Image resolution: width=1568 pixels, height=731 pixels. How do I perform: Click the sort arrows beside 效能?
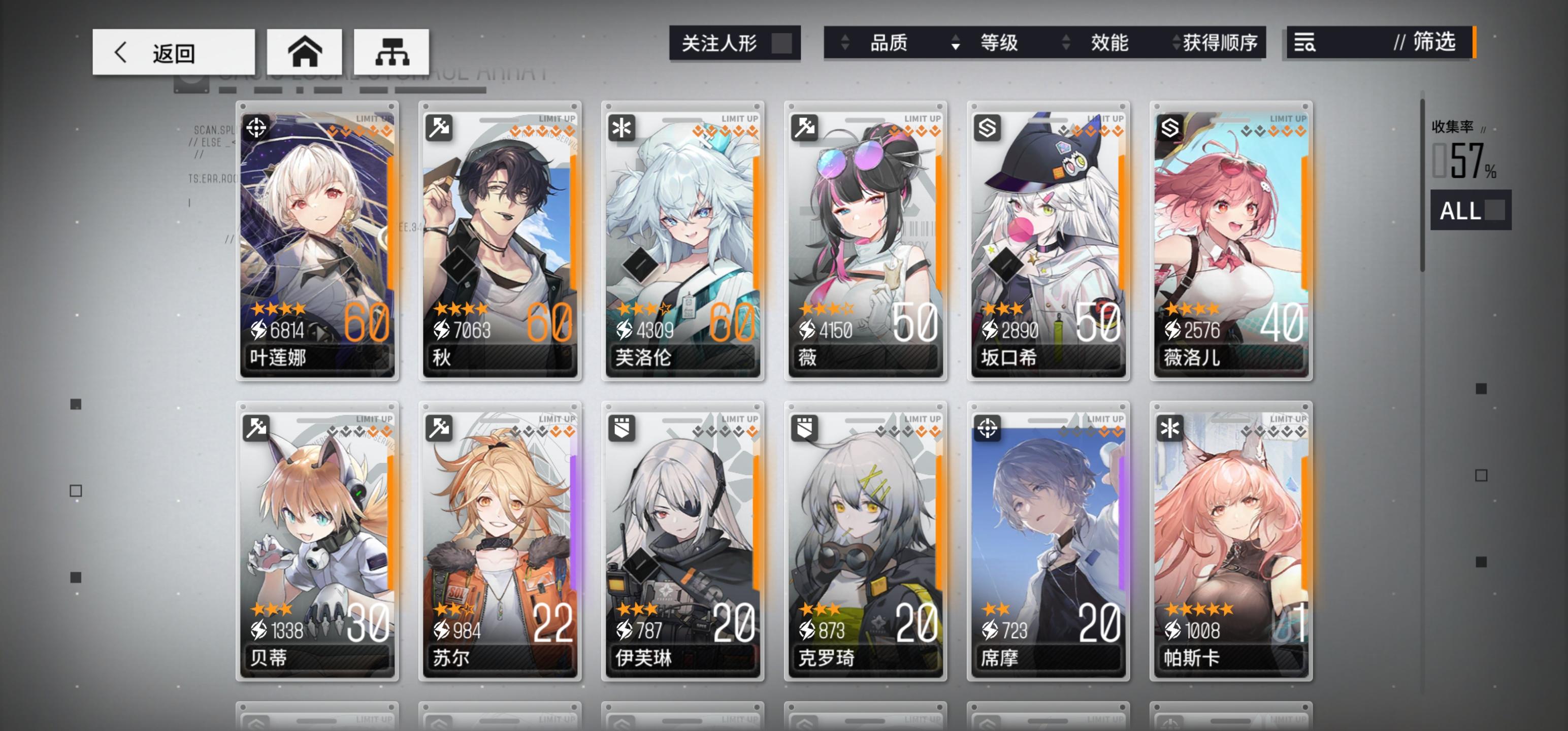(1065, 43)
